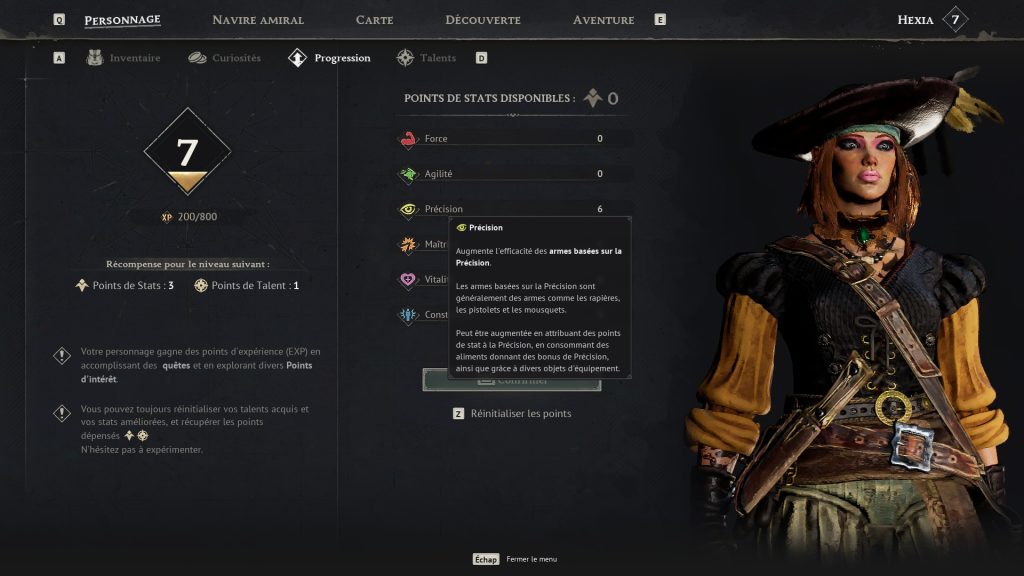Click Réinitialiser les points
The width and height of the screenshot is (1024, 576).
[x=520, y=413]
